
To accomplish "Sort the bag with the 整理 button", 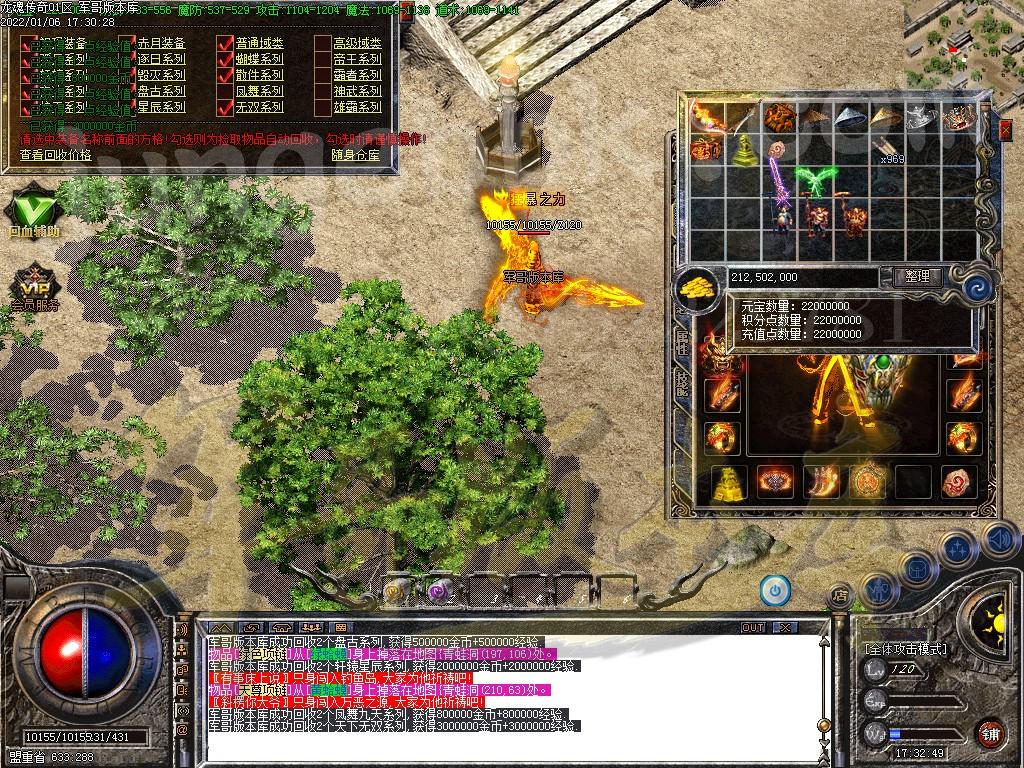I will (x=916, y=277).
